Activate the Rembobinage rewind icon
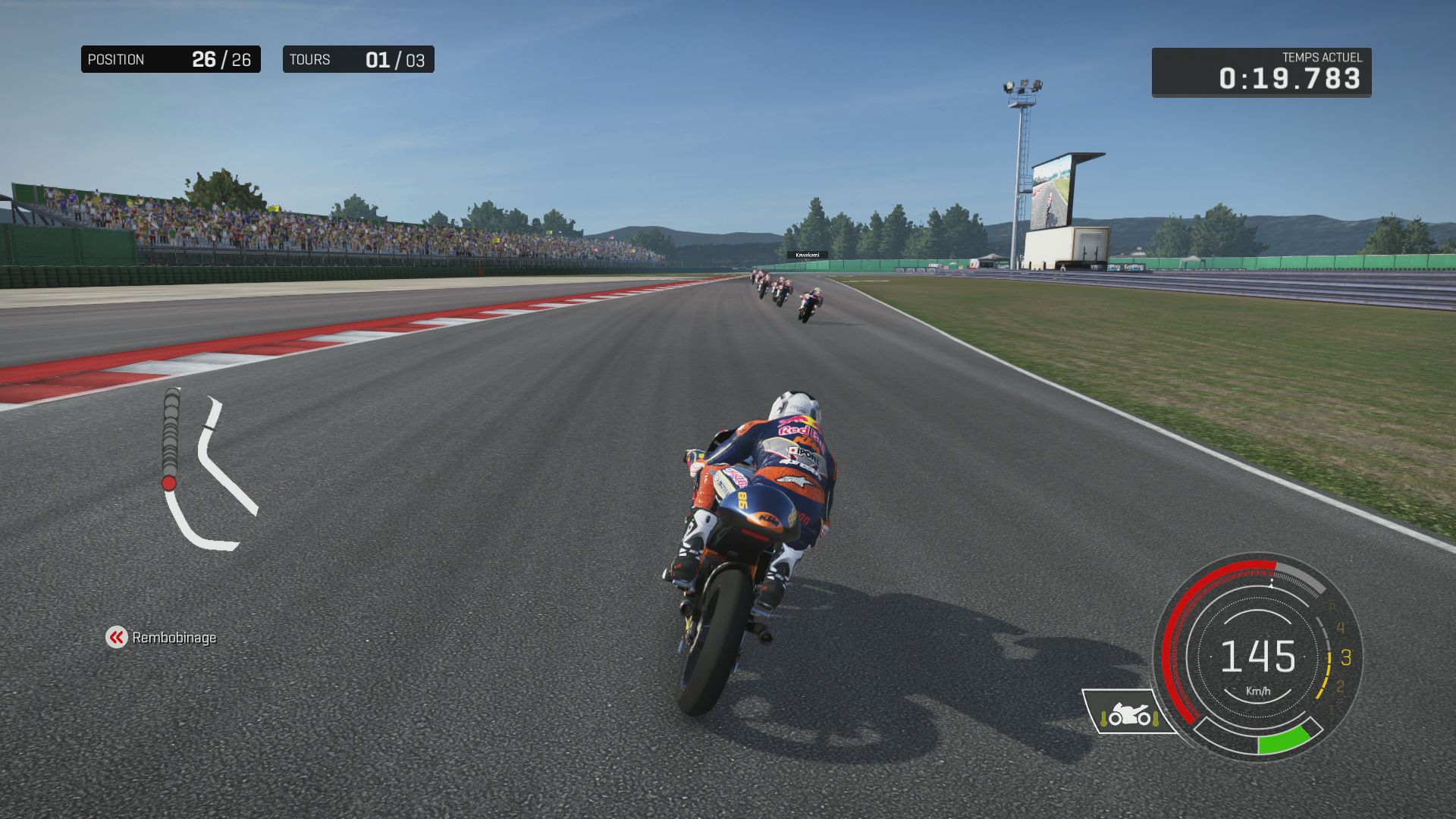Viewport: 1456px width, 819px height. coord(116,638)
